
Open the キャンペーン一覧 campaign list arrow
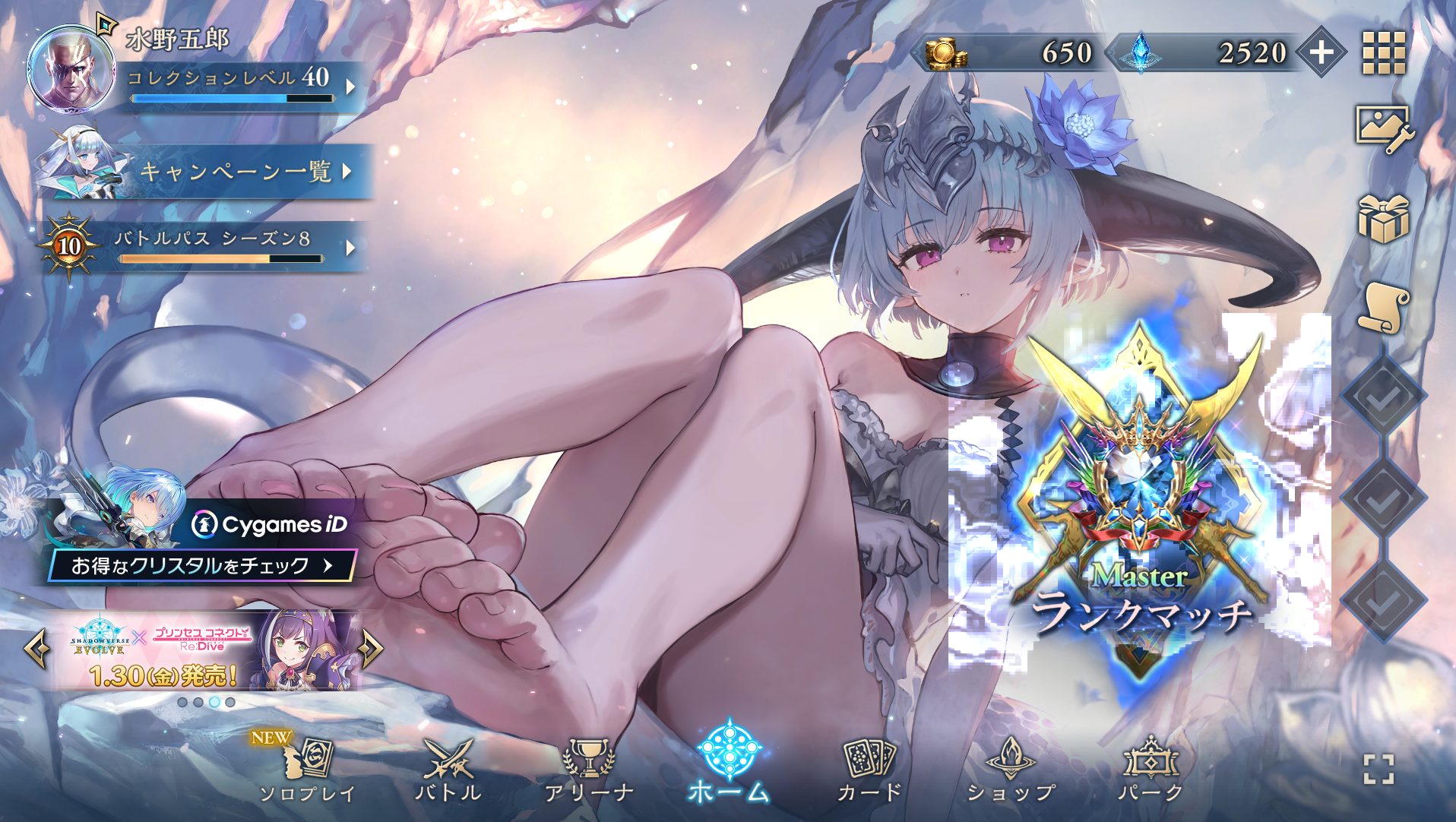[346, 173]
